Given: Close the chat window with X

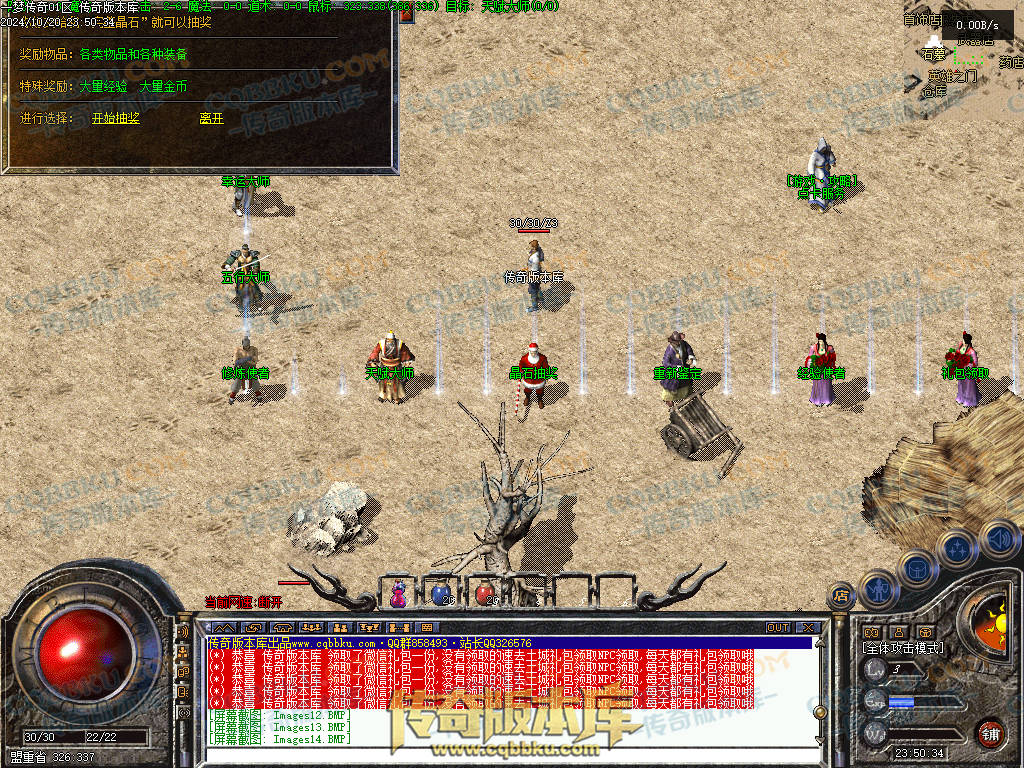Looking at the screenshot, I should point(805,628).
